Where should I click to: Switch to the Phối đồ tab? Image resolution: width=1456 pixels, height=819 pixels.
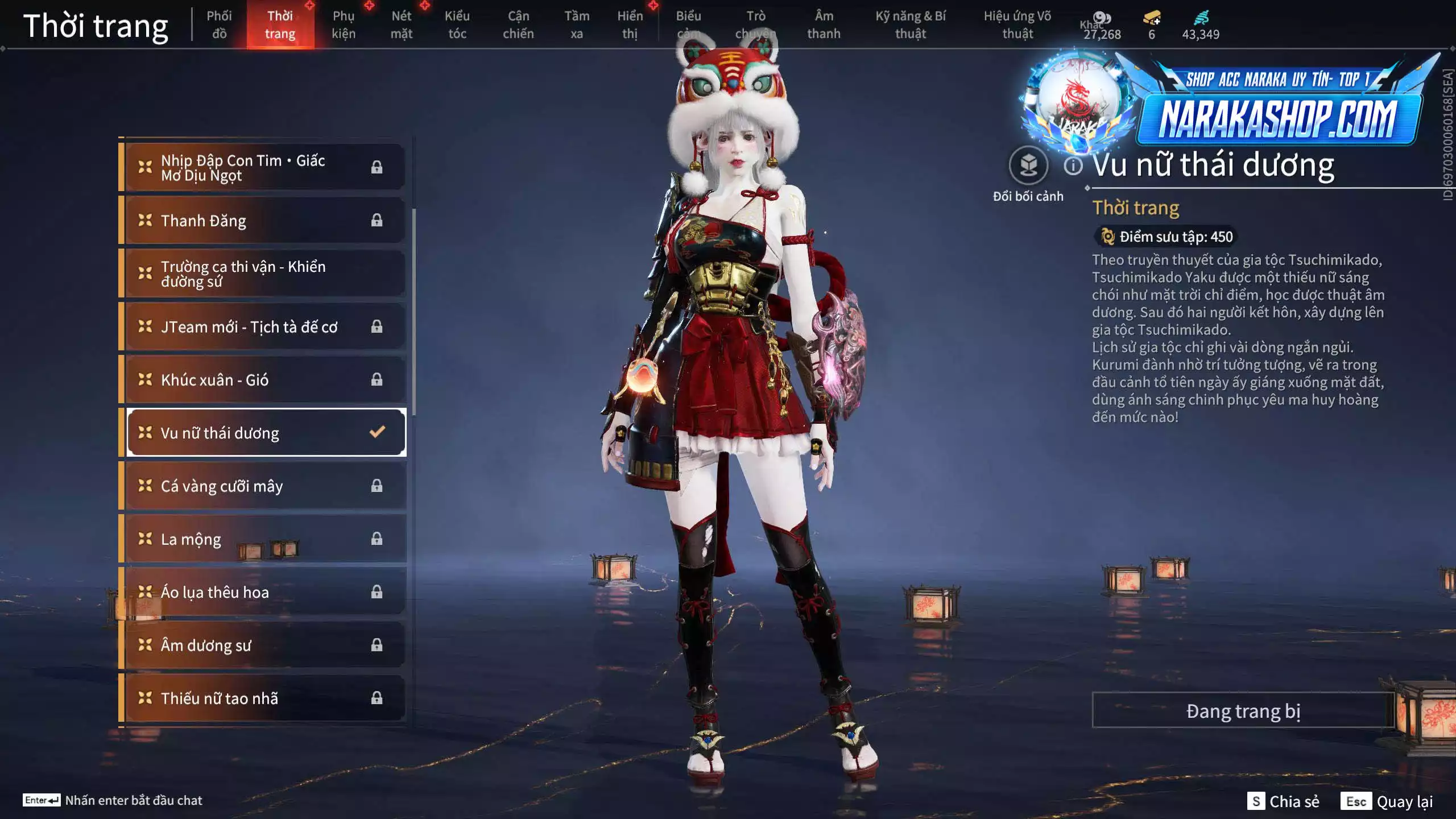pos(219,25)
